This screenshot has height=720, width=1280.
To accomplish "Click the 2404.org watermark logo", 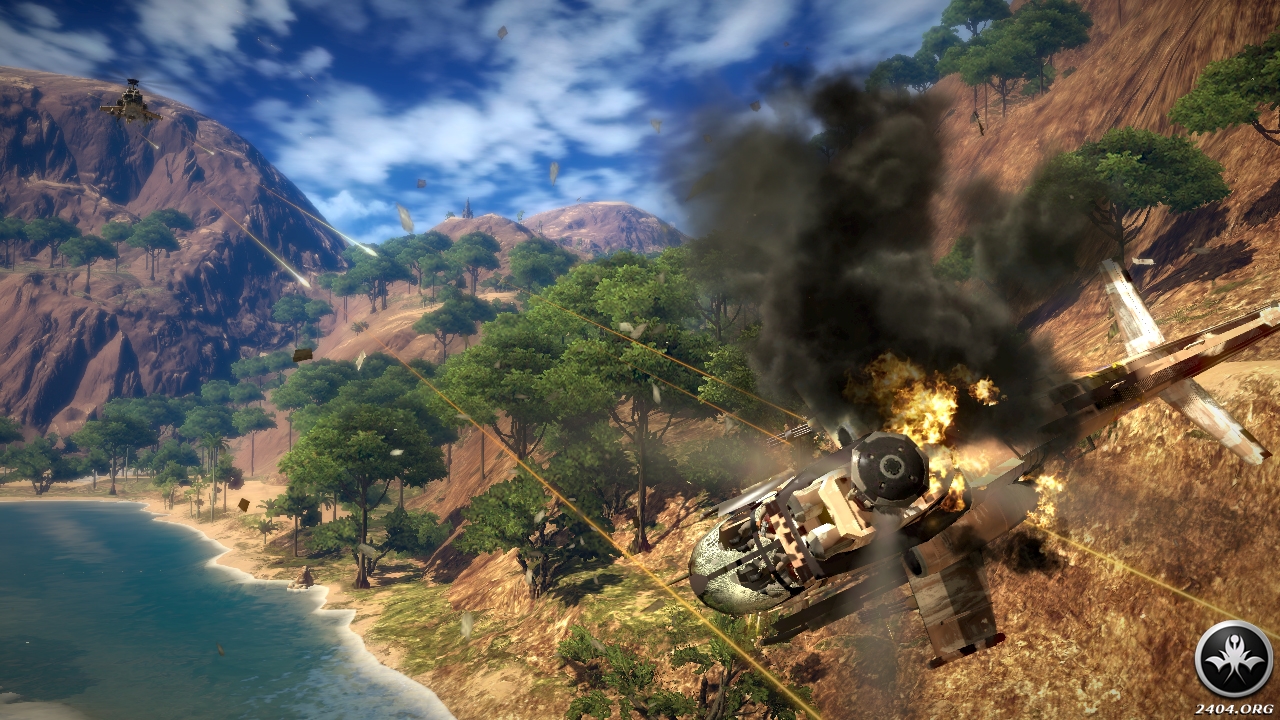I will click(1233, 660).
